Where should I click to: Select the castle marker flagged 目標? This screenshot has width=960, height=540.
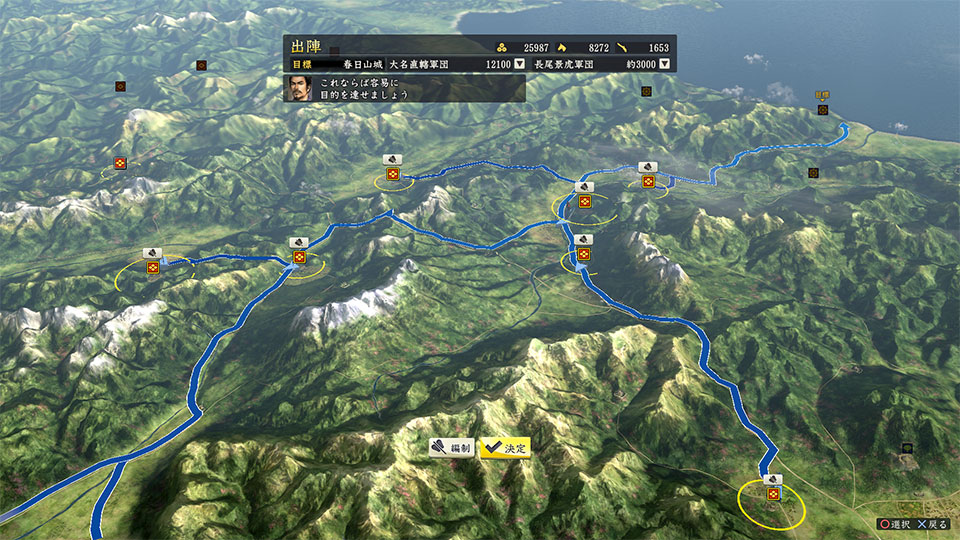tap(823, 109)
